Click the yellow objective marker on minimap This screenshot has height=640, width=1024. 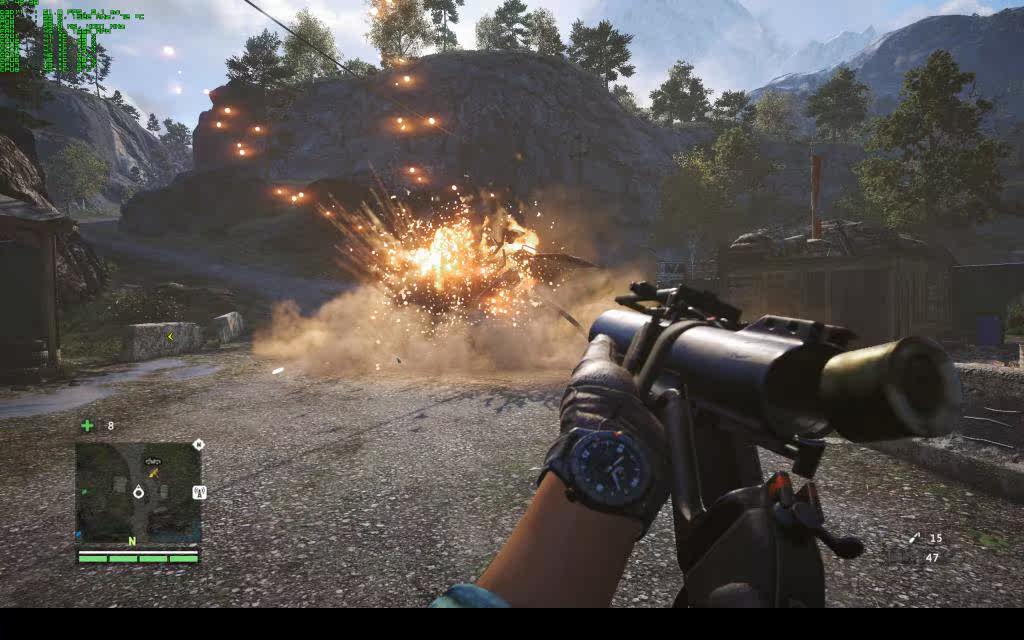coord(154,472)
